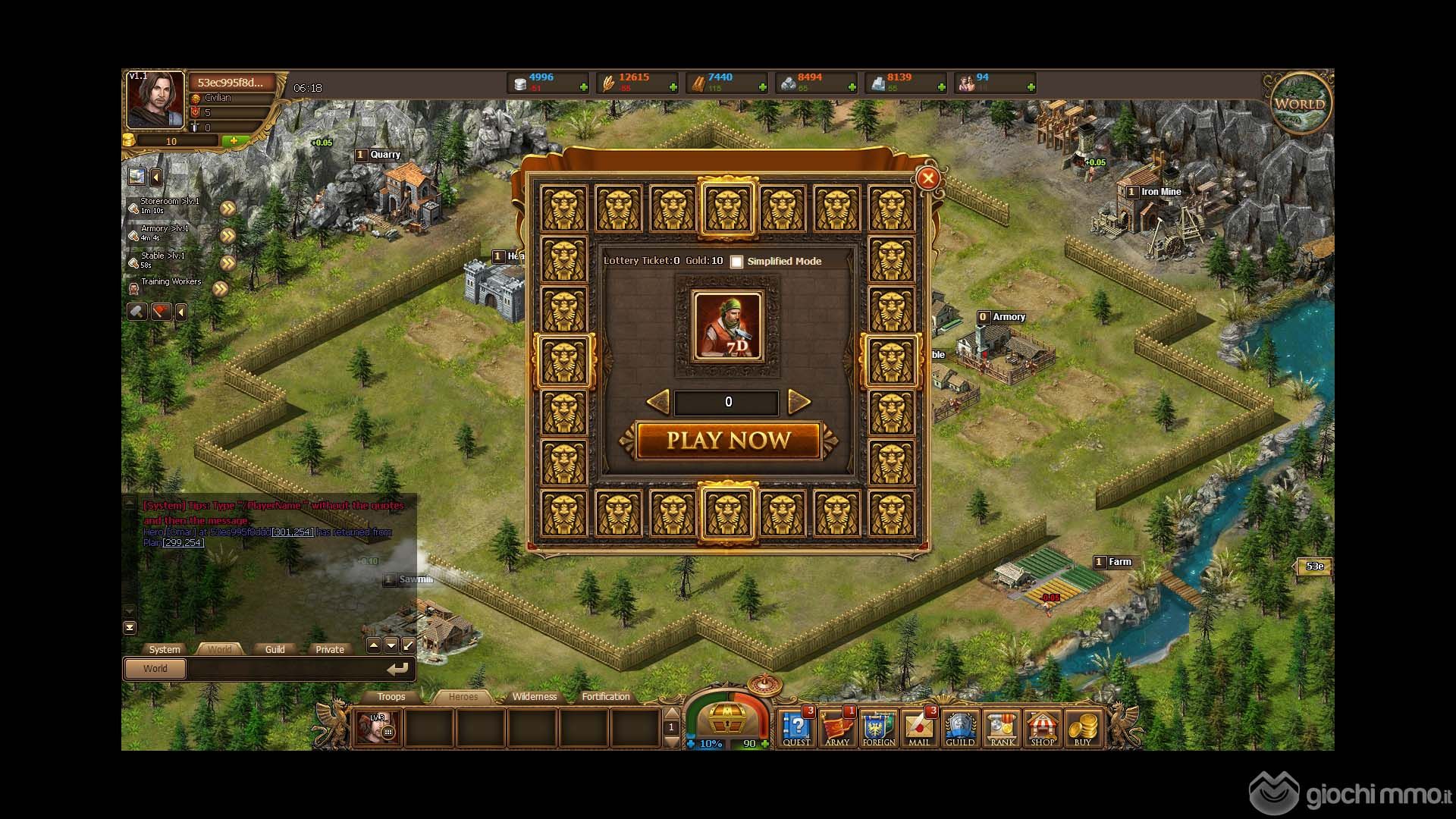1456x819 pixels.
Task: Select the hero portrait in the hero bar
Action: 377,729
